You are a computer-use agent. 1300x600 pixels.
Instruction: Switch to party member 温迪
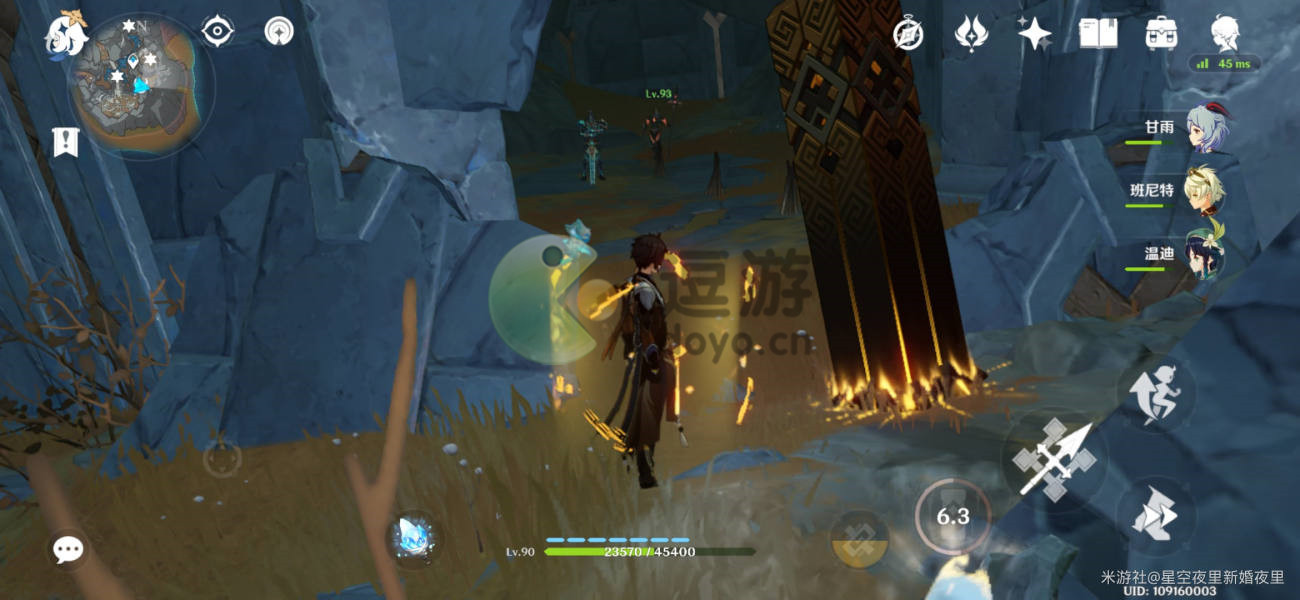[x=1205, y=254]
